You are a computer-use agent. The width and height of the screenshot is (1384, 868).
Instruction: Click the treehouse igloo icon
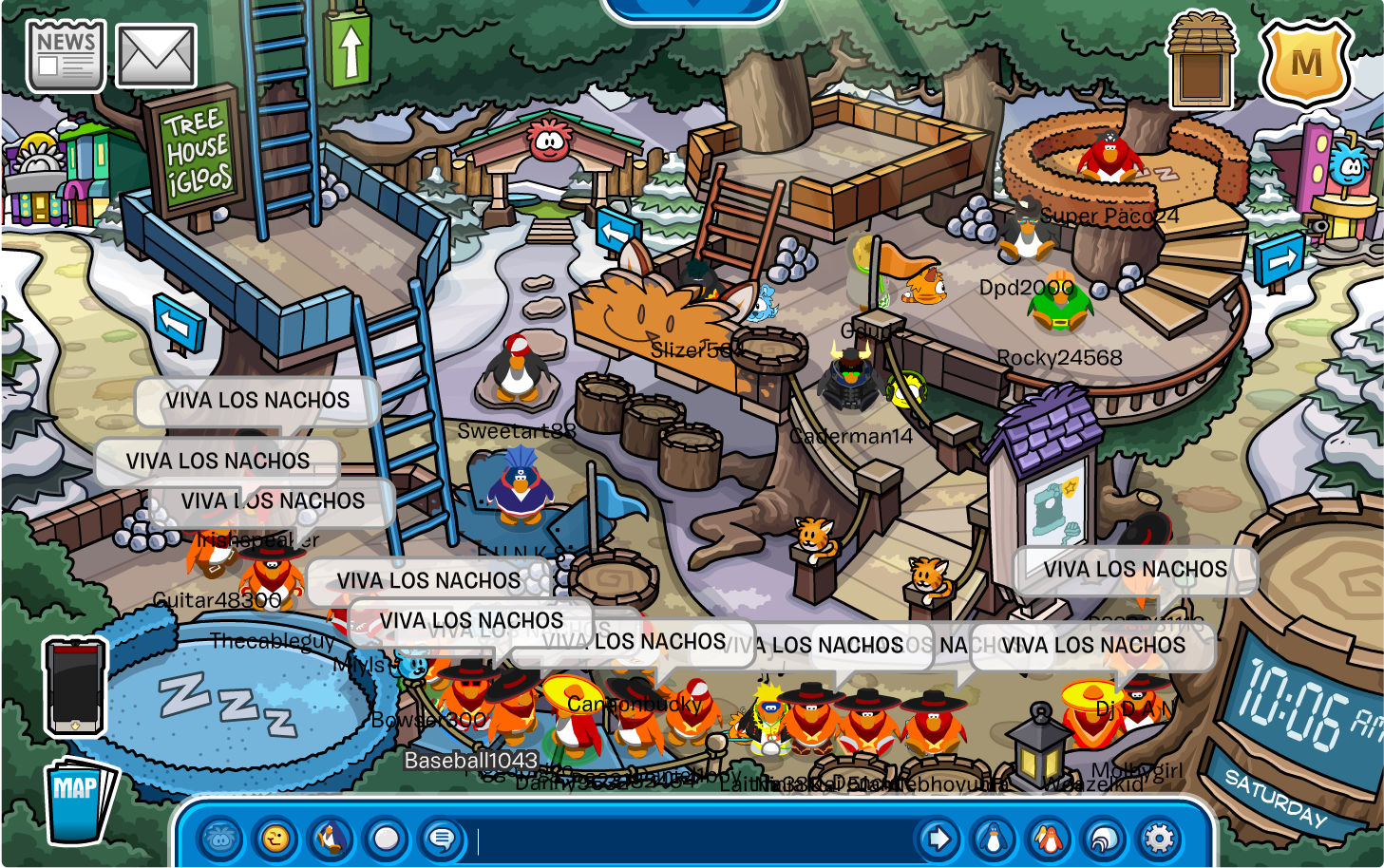tap(1201, 60)
